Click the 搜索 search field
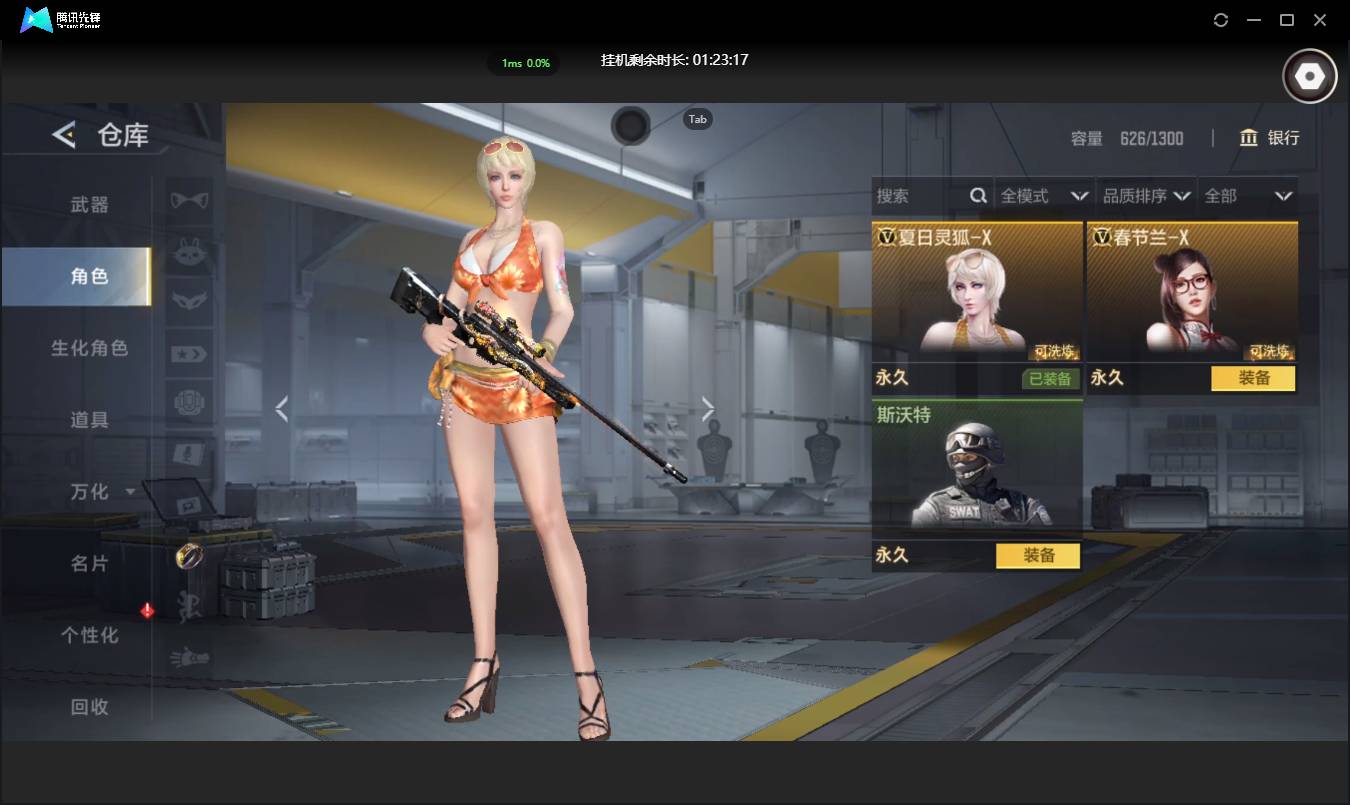Viewport: 1350px width, 805px height. click(920, 196)
